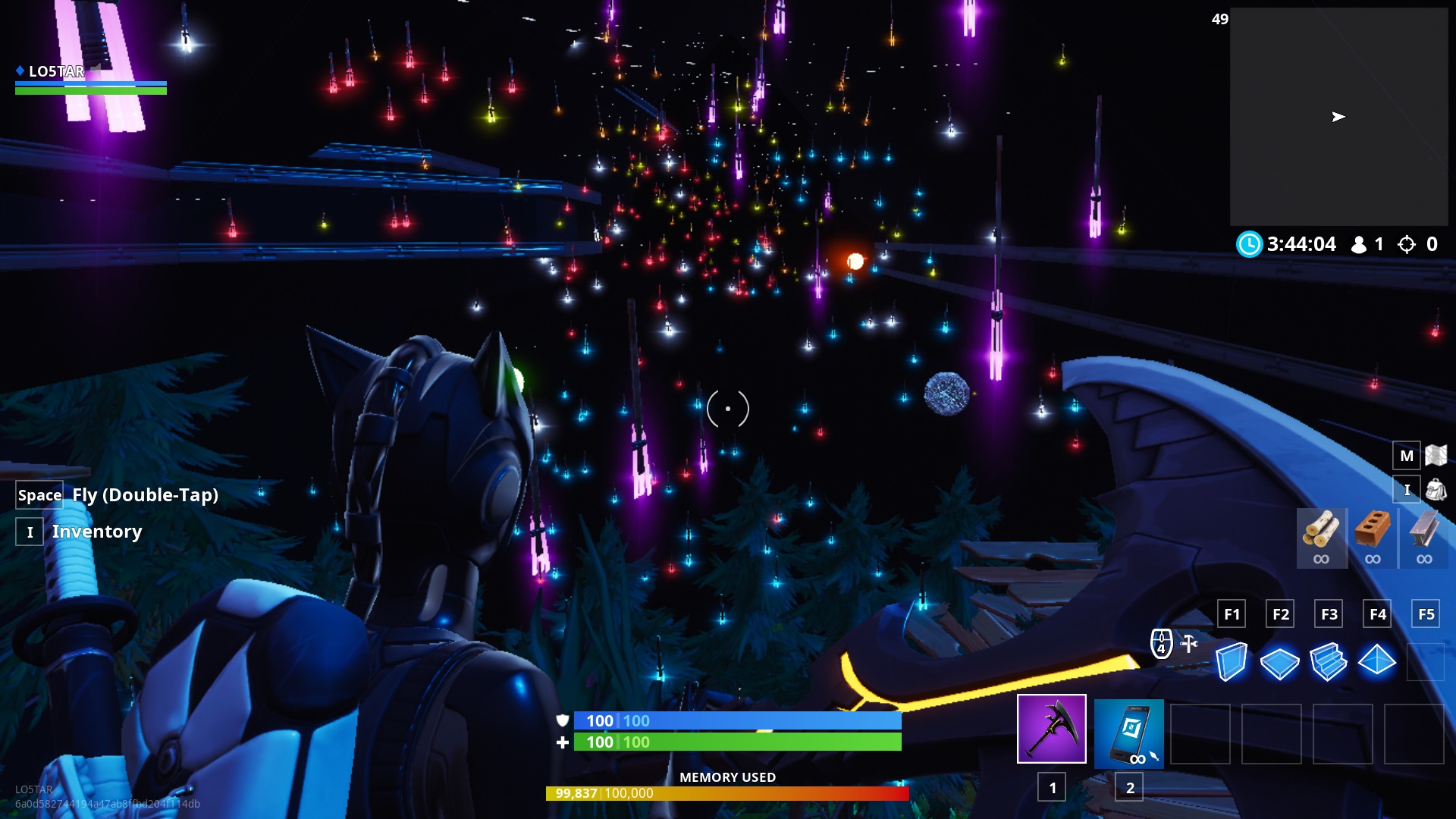Image resolution: width=1456 pixels, height=819 pixels.
Task: Choose the wall building piece
Action: (1231, 661)
